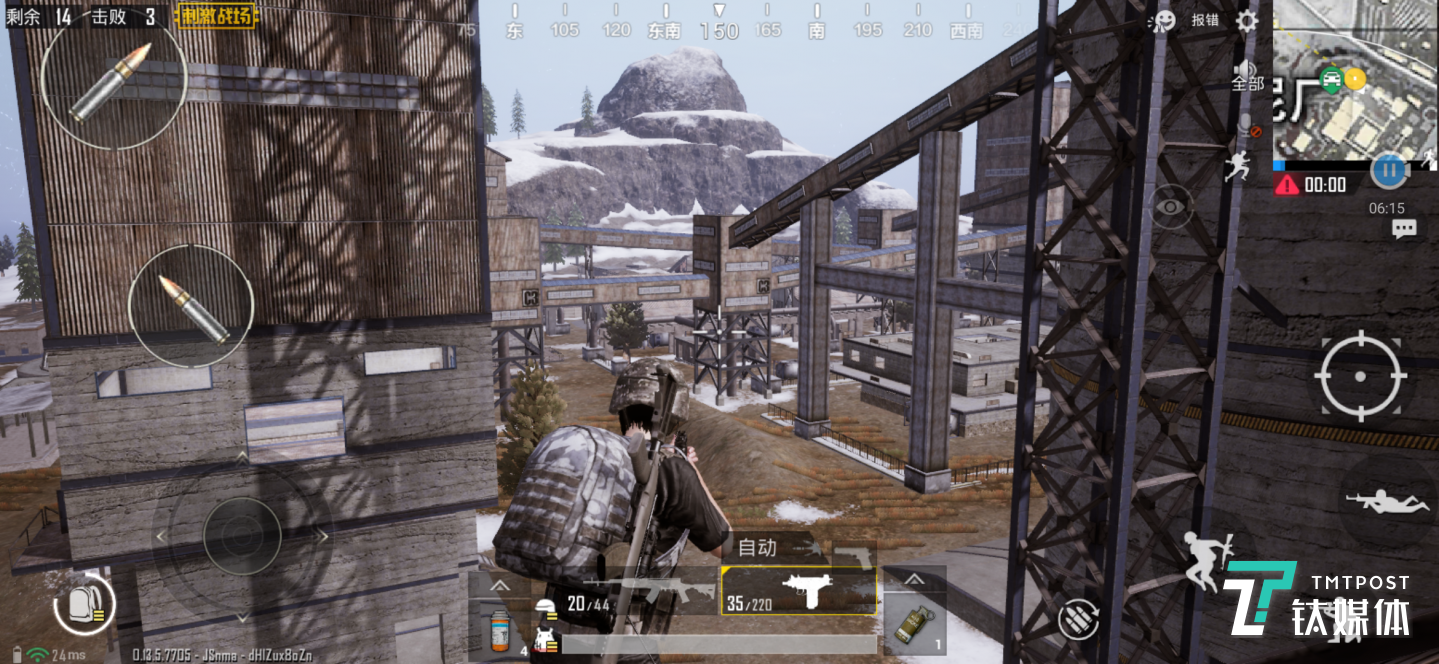Tap the crosshair aim-down-sights button
Viewport: 1439px width, 664px height.
pyautogui.click(x=1360, y=376)
